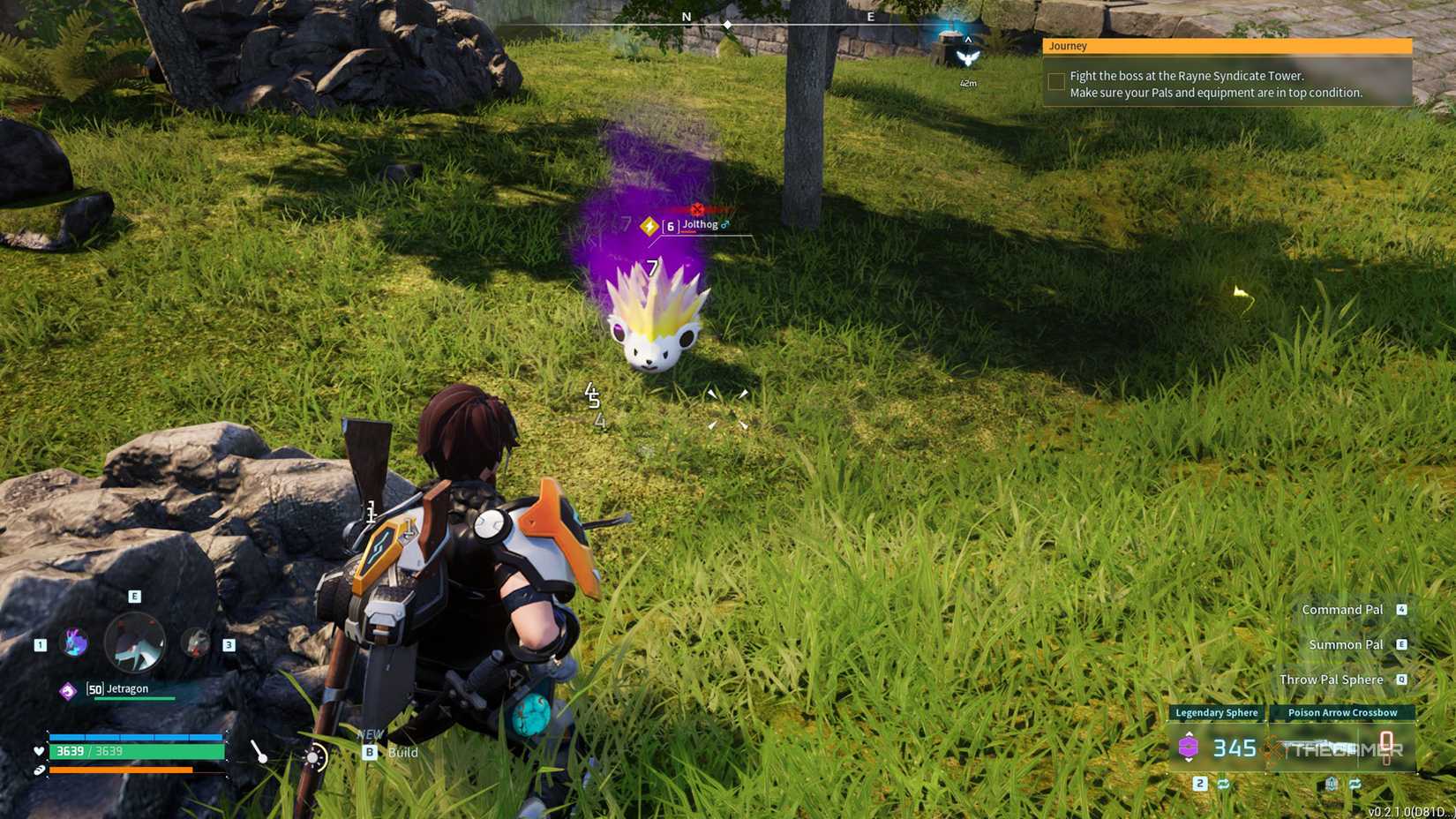This screenshot has height=819, width=1456.
Task: Click the Throw Pal Sphere action prompt
Action: pos(1332,680)
